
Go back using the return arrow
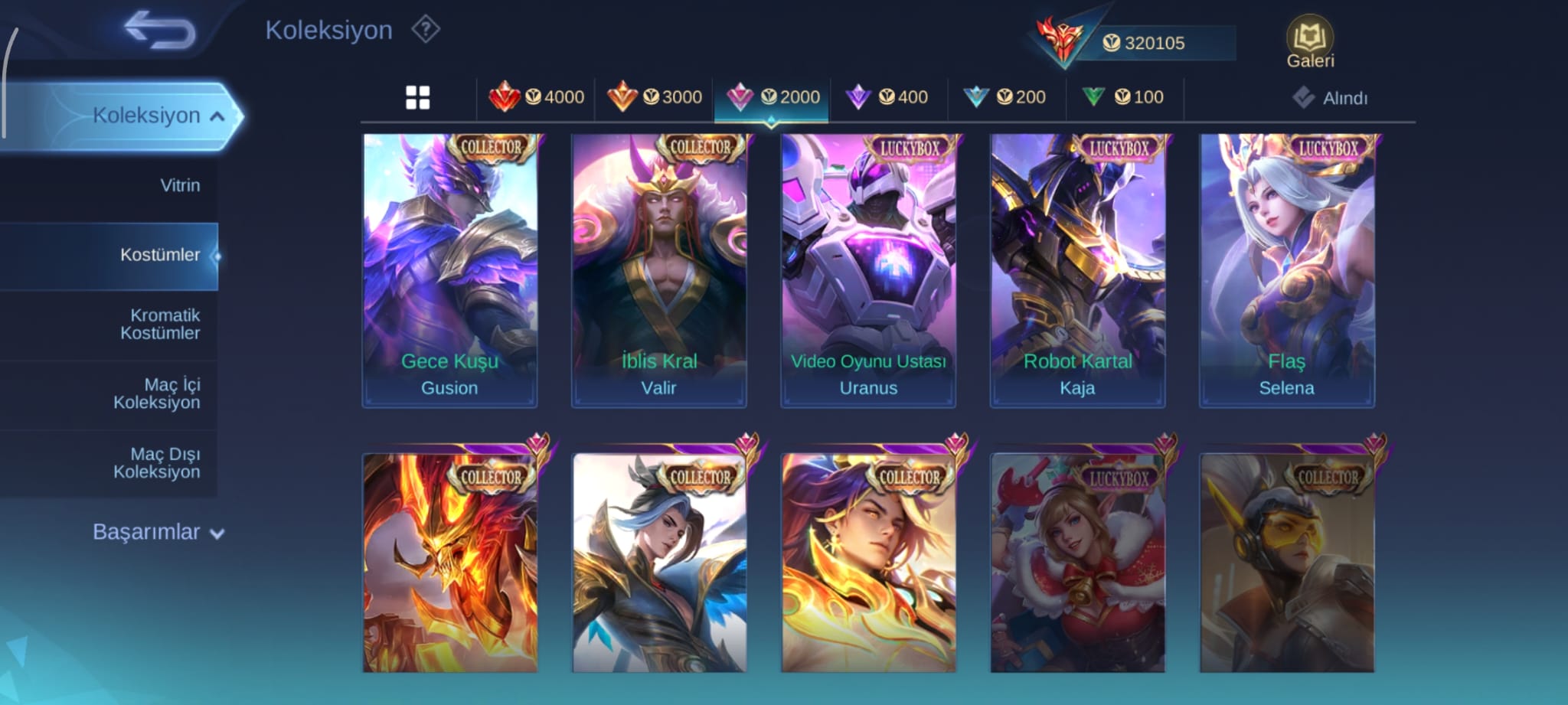pos(159,31)
